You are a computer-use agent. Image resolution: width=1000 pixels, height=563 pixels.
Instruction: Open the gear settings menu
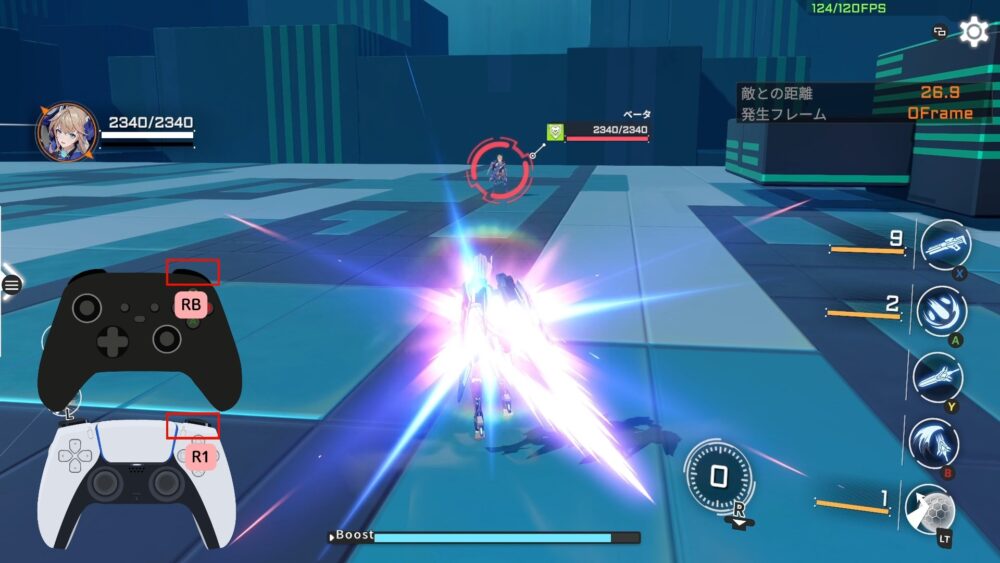click(974, 32)
